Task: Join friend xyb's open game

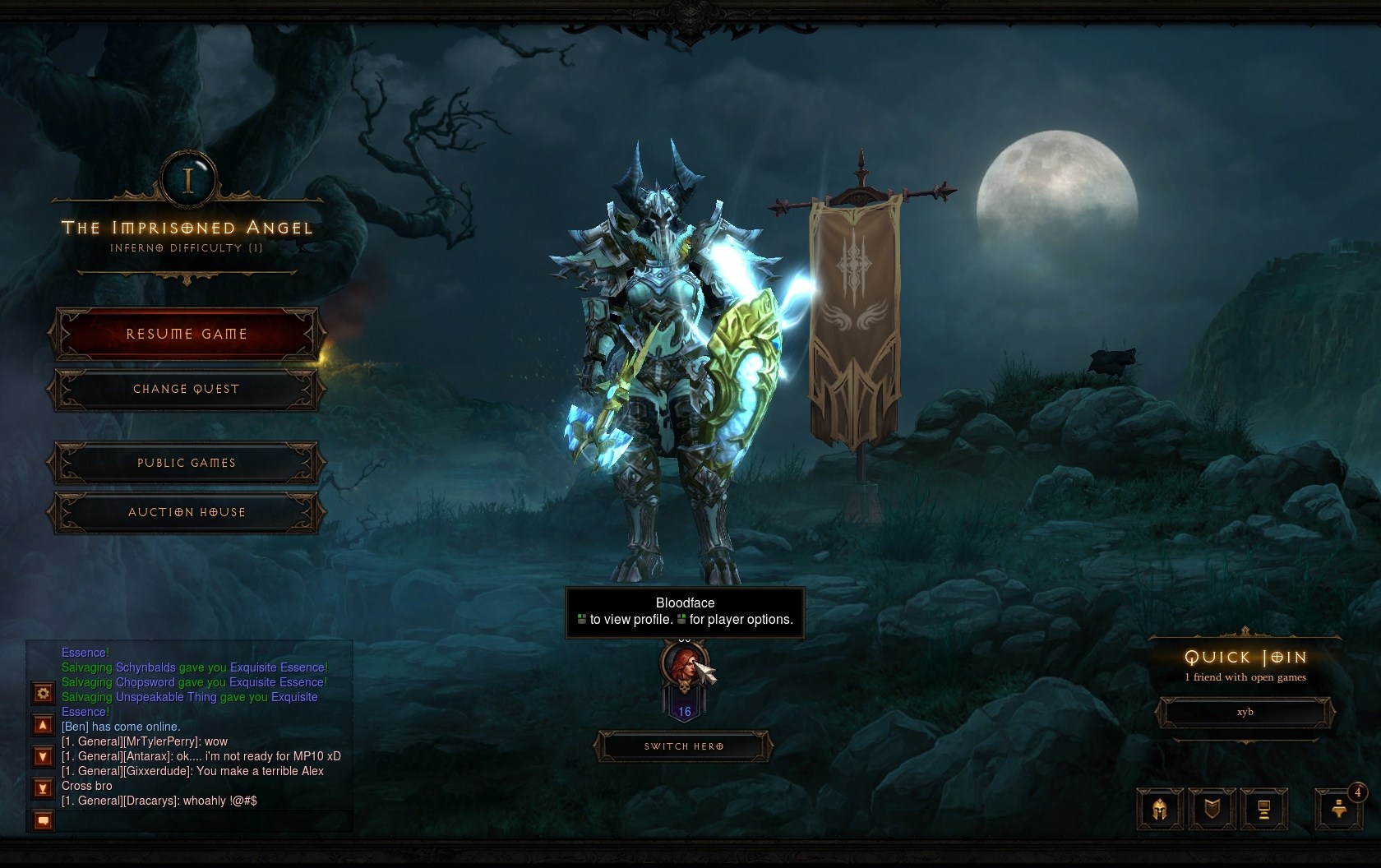Action: click(1245, 712)
